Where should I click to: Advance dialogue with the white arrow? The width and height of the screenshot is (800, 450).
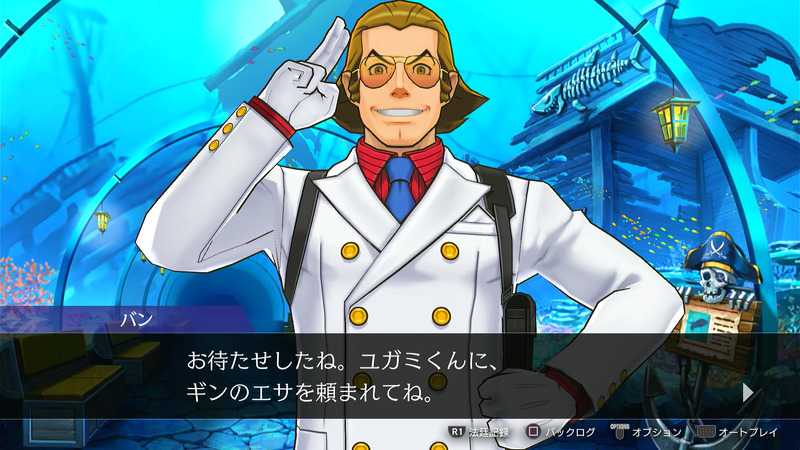click(747, 393)
